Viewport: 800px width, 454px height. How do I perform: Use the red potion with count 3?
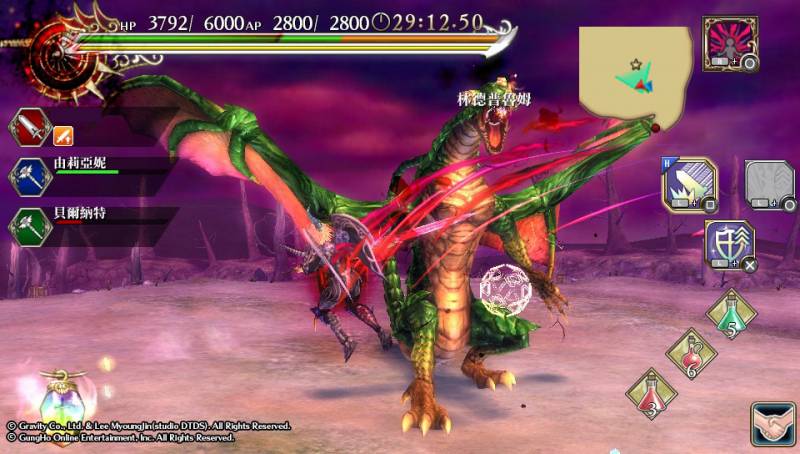point(651,394)
